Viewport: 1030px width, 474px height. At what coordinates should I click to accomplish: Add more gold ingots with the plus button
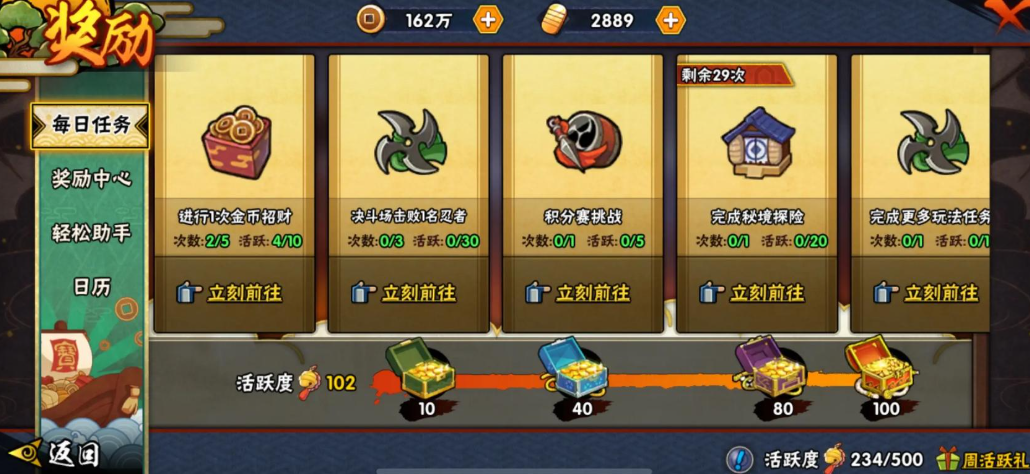pos(669,19)
